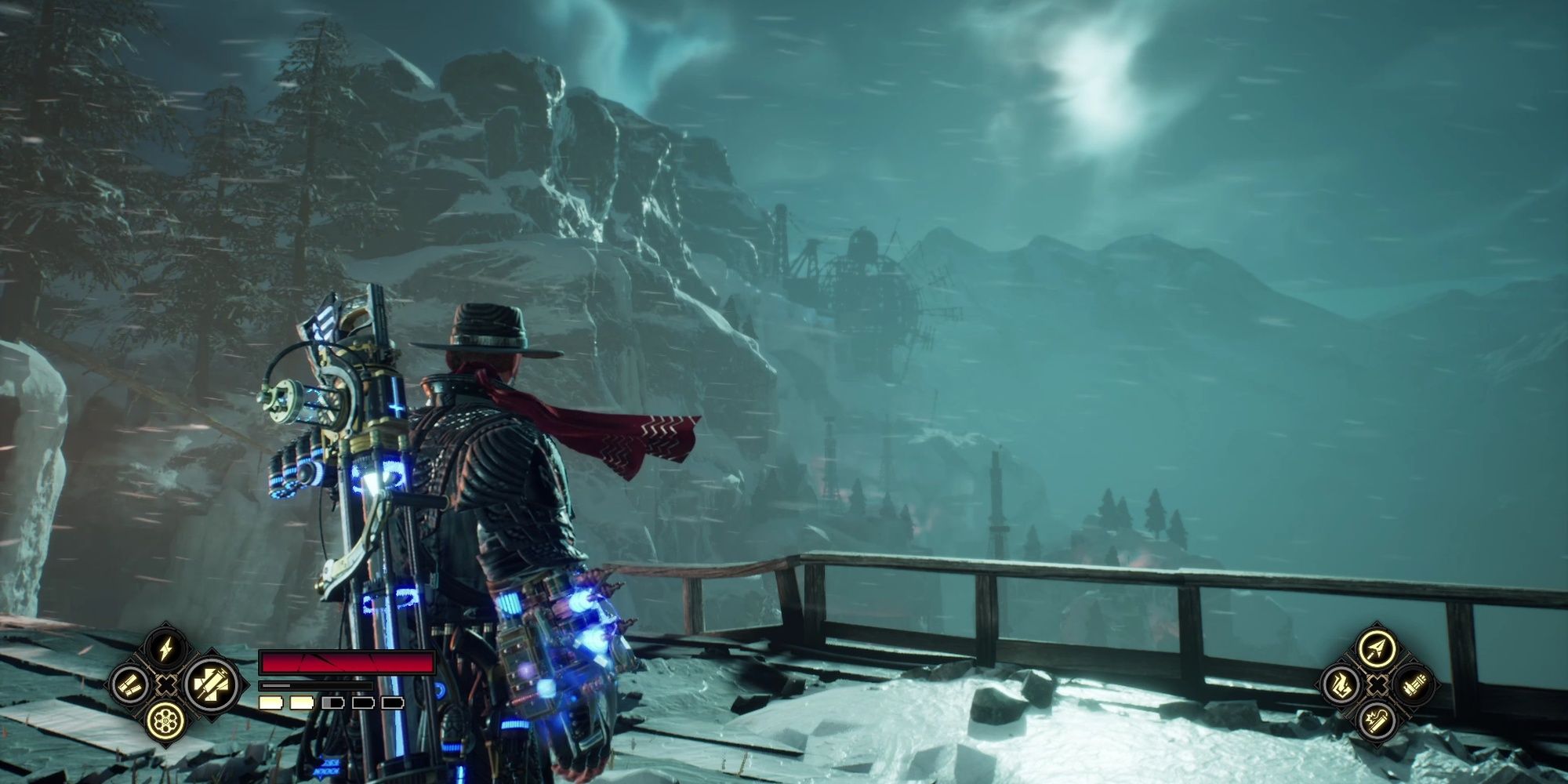Image resolution: width=1568 pixels, height=784 pixels.
Task: Select the glowing flare arrow ability icon
Action: [x=1376, y=648]
